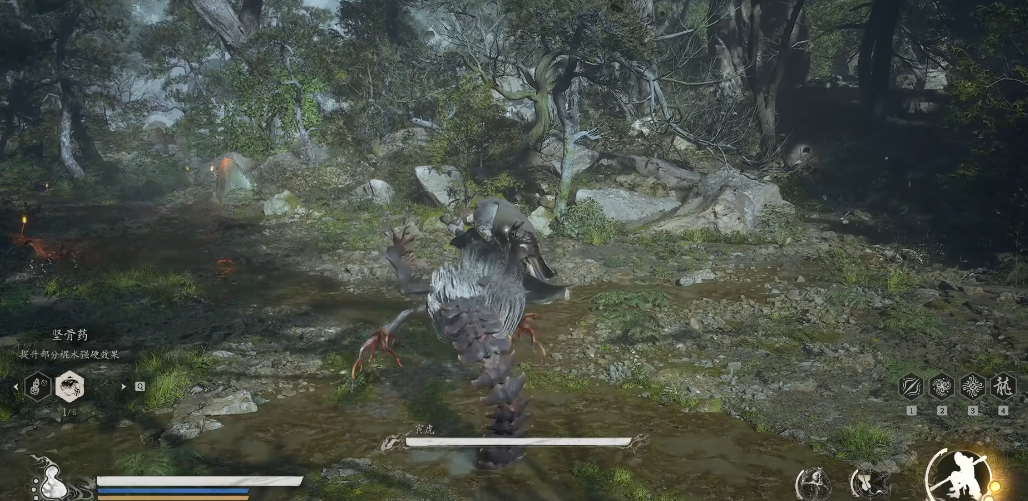Cycle items with the left arrow
Screen dimensions: 1028x501
coord(14,386)
